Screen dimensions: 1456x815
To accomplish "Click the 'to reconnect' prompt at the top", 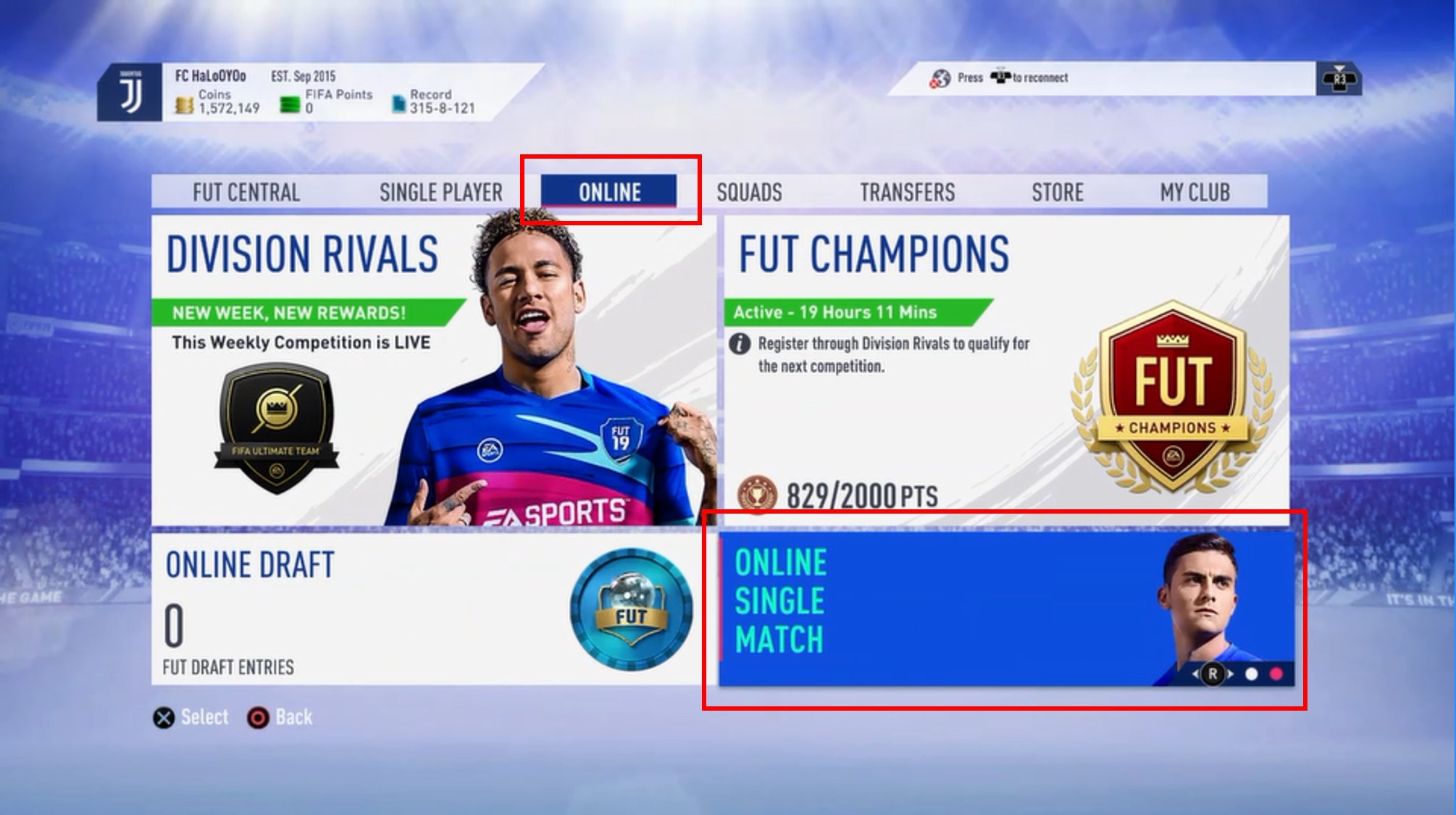I will point(1039,78).
